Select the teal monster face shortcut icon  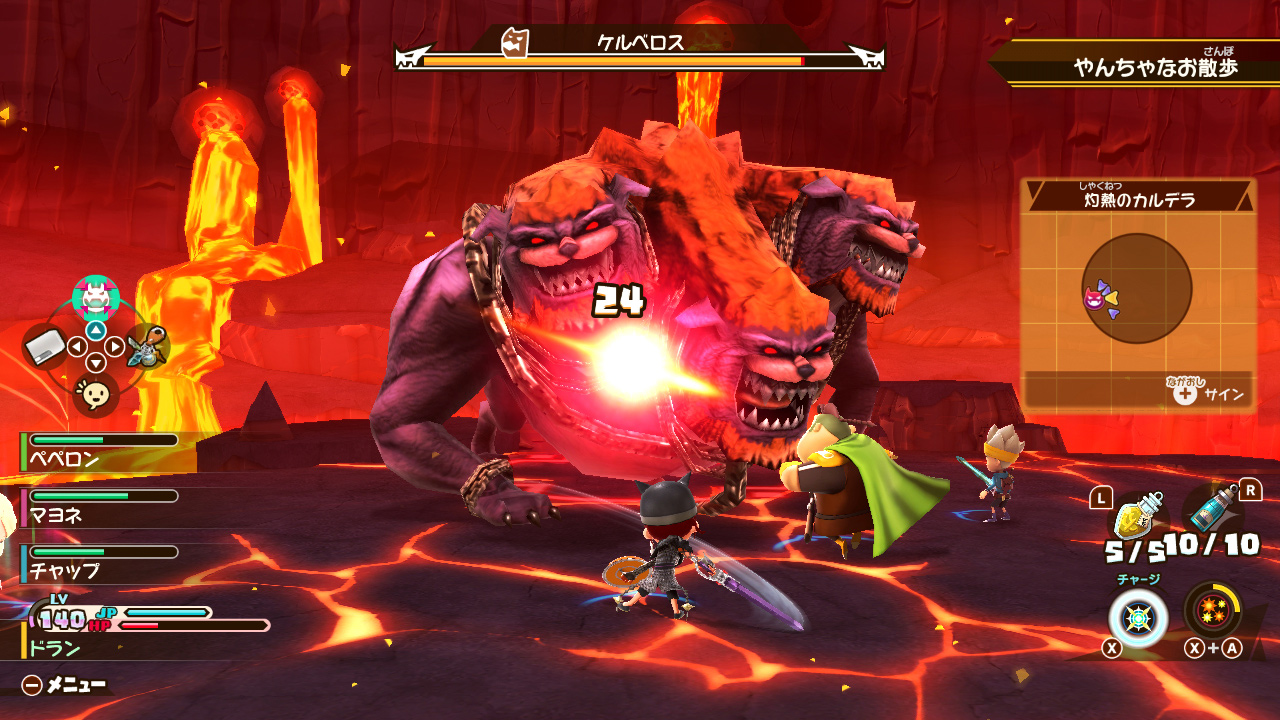pos(96,297)
